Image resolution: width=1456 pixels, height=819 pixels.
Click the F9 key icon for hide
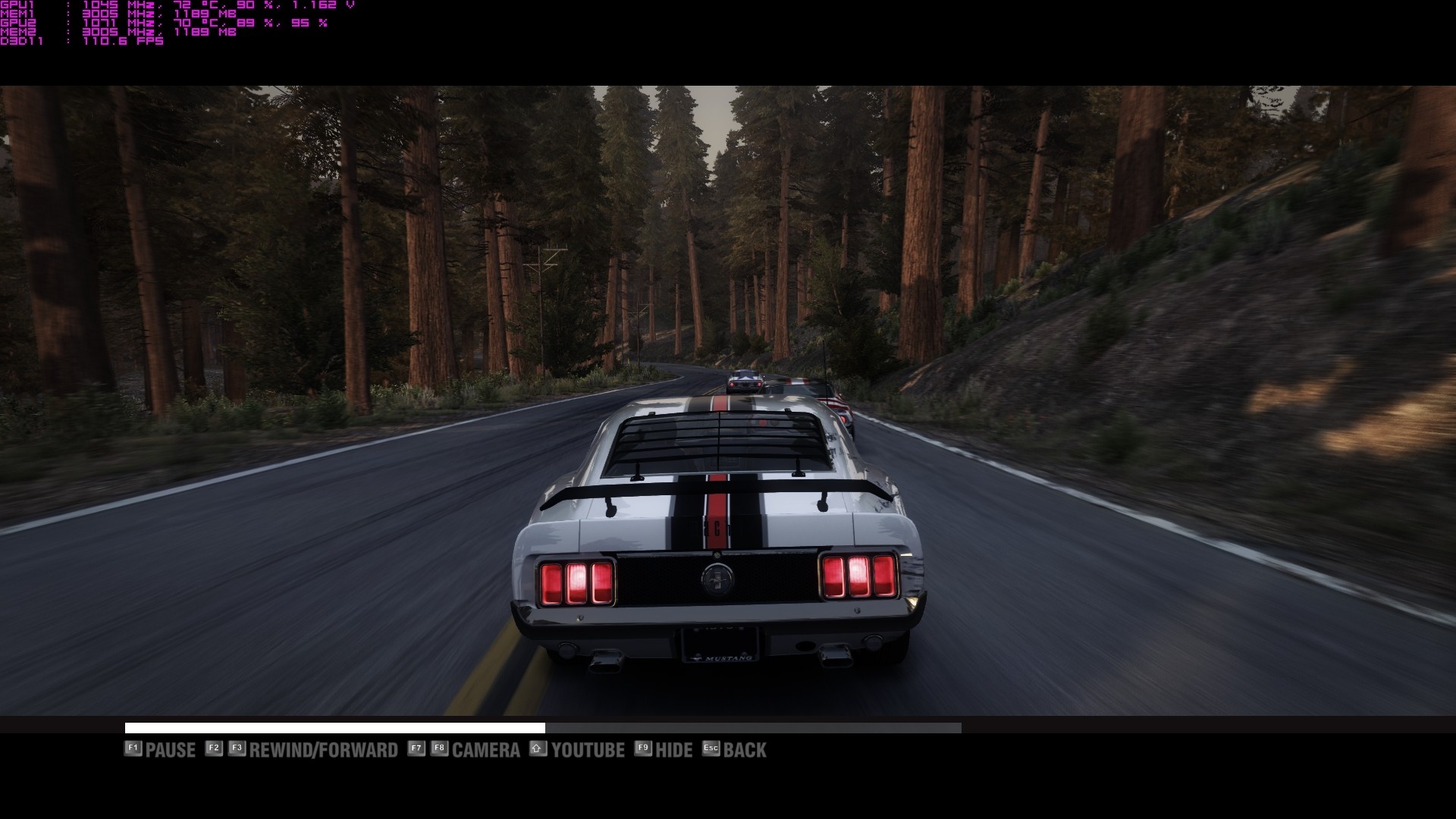coord(643,749)
